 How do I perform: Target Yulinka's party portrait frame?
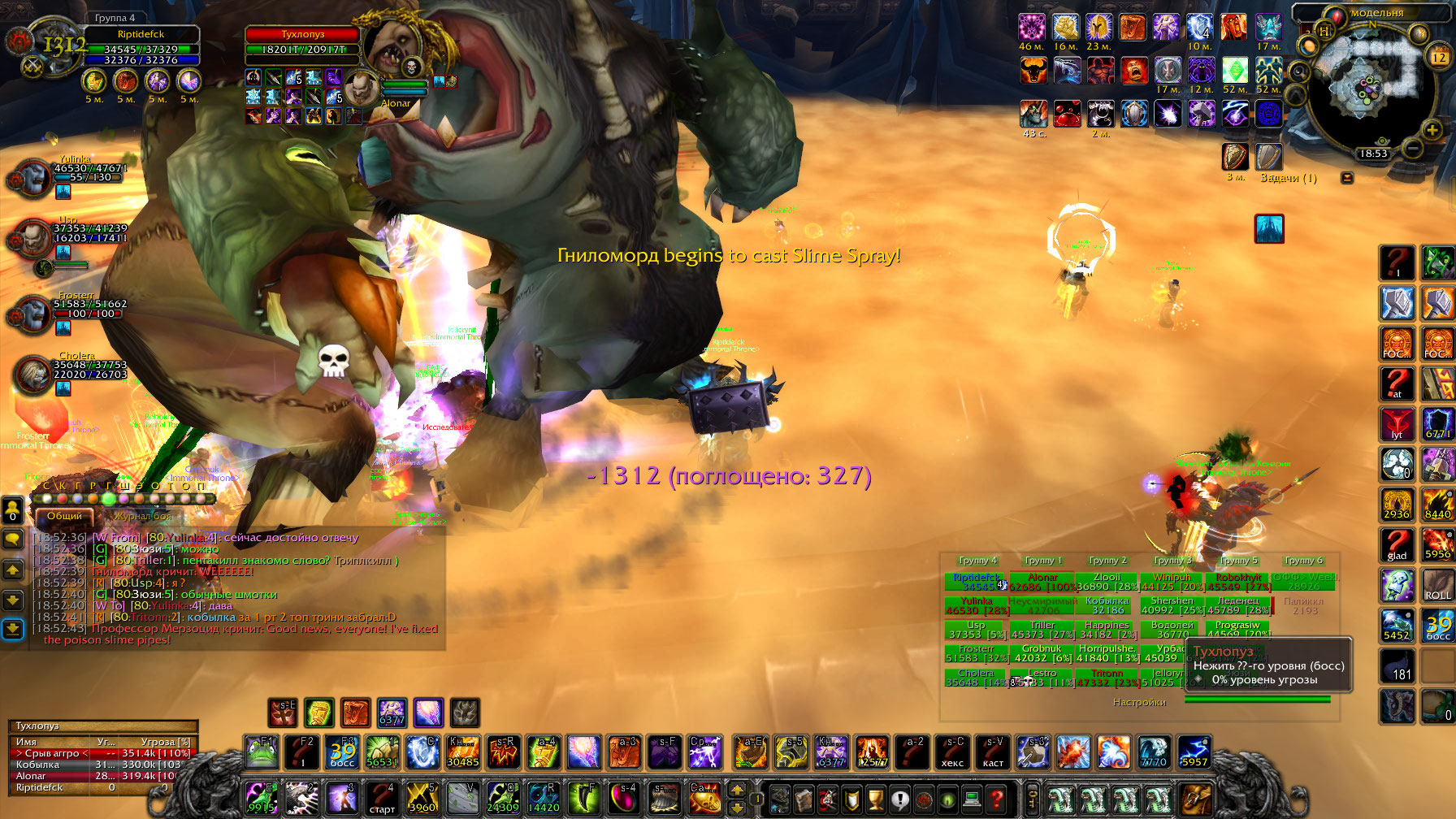coord(32,178)
